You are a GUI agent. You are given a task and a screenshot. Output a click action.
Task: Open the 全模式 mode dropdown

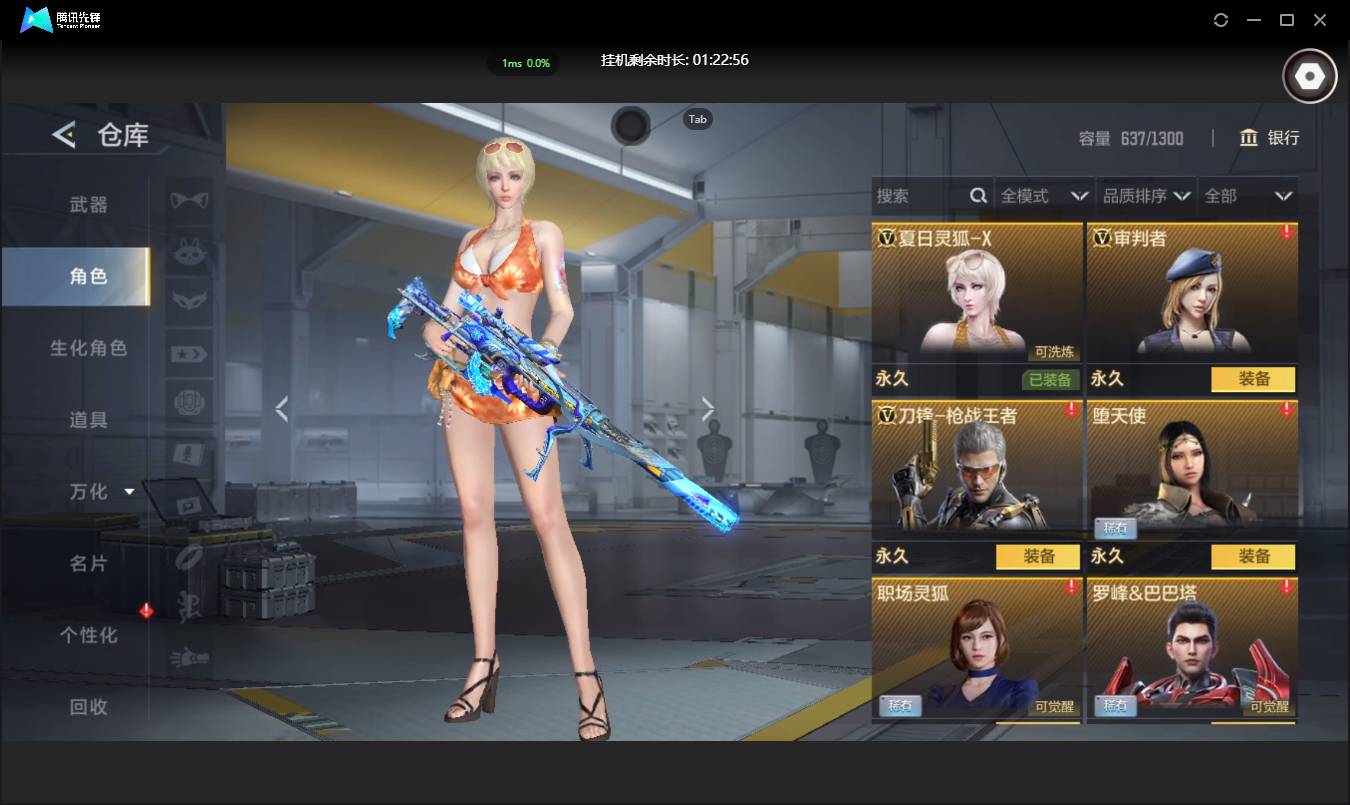(1043, 196)
